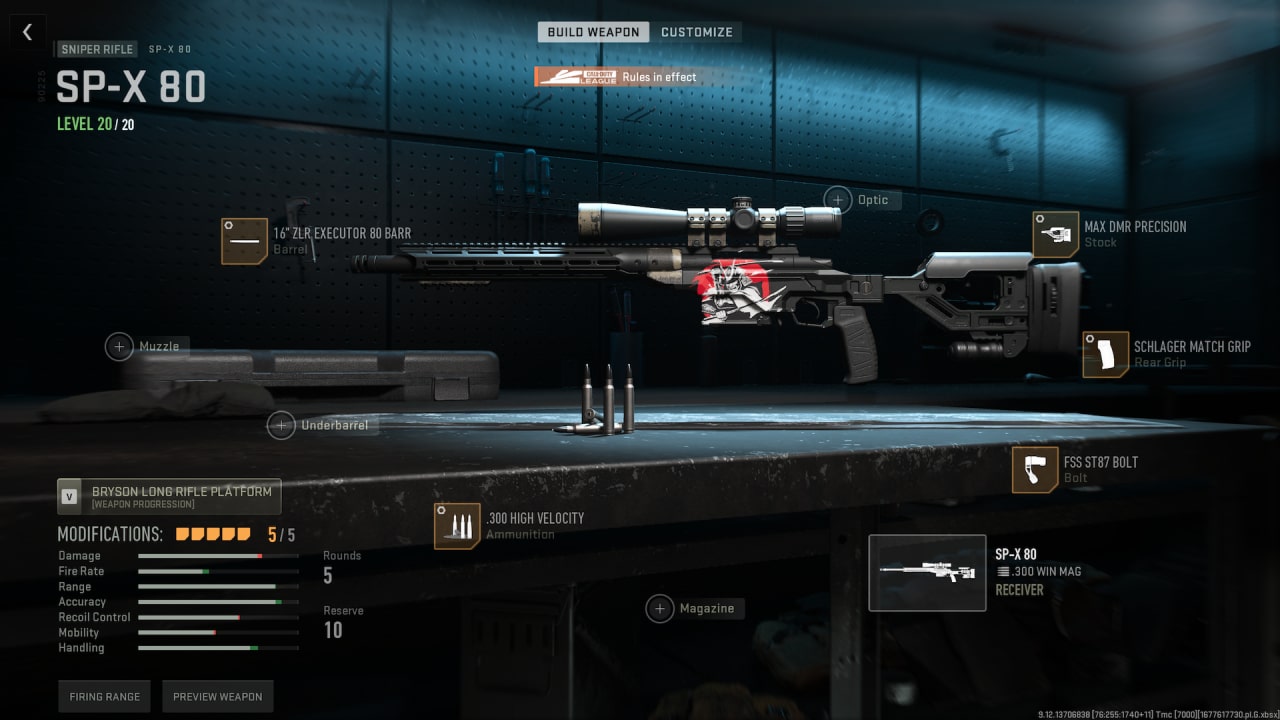Open the empty Muzzle attachment slot
Screen dimensions: 1280x720
coord(120,346)
